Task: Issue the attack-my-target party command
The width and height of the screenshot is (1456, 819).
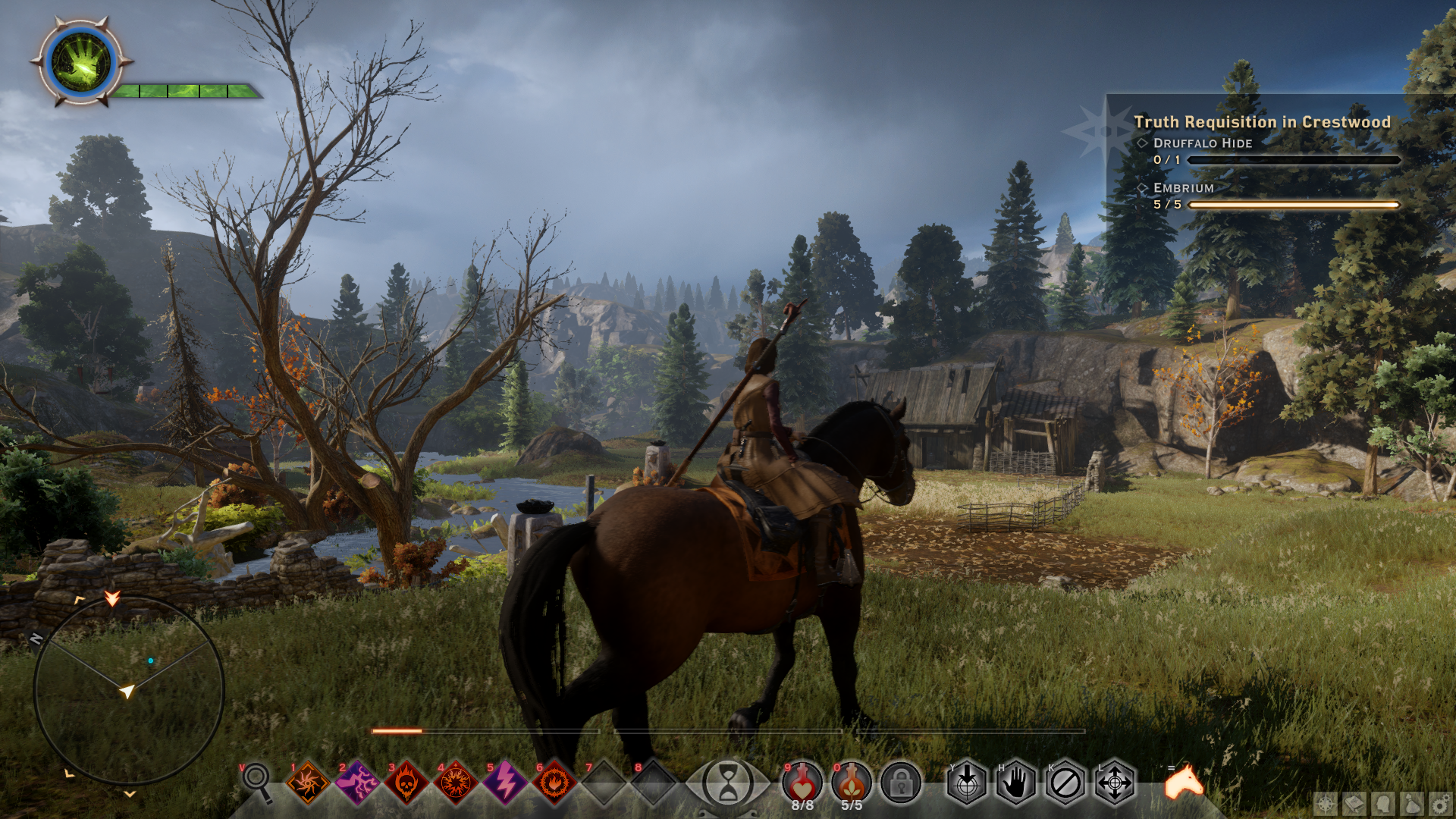Action: (967, 783)
